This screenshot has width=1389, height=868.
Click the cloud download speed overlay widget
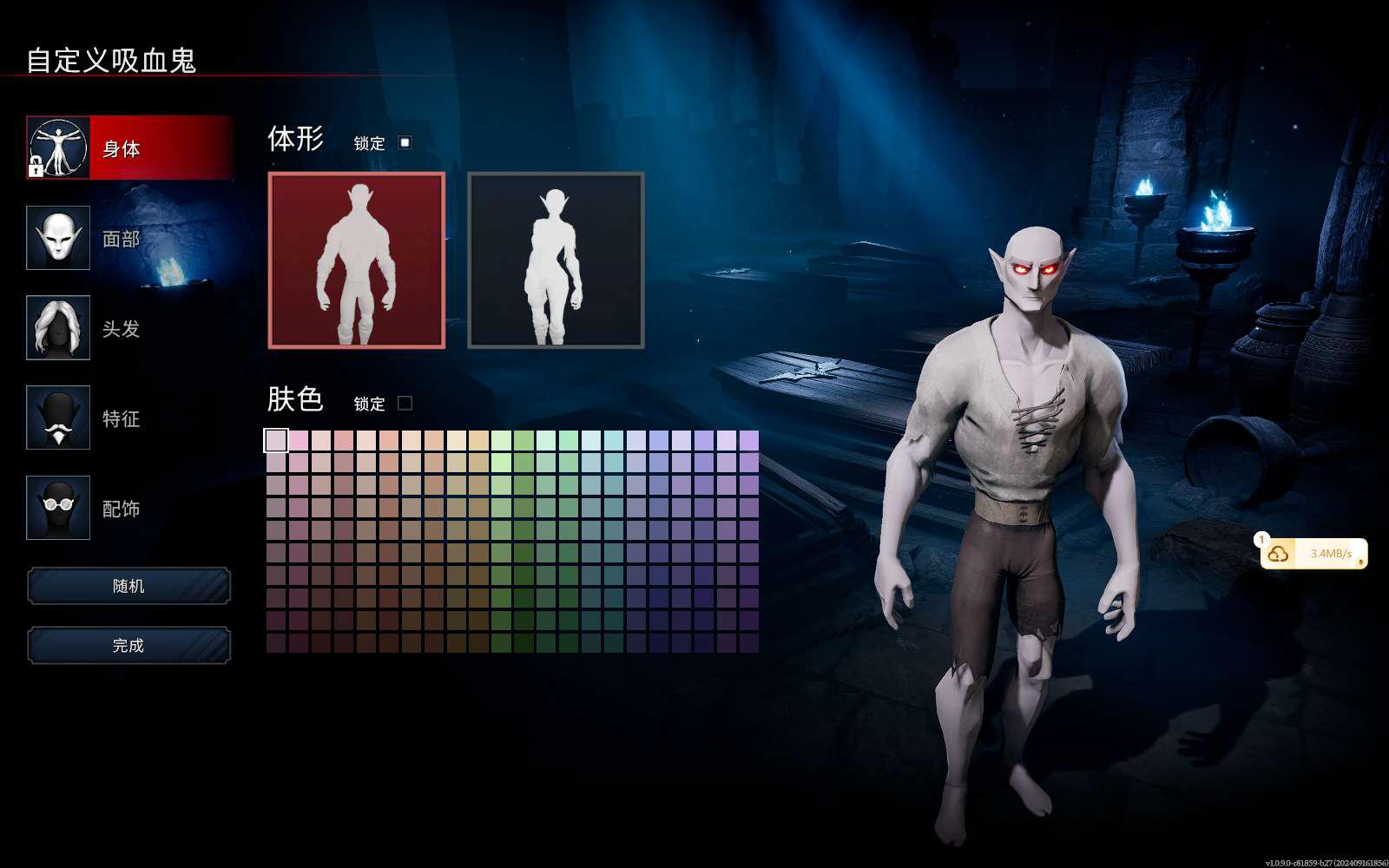click(1314, 553)
